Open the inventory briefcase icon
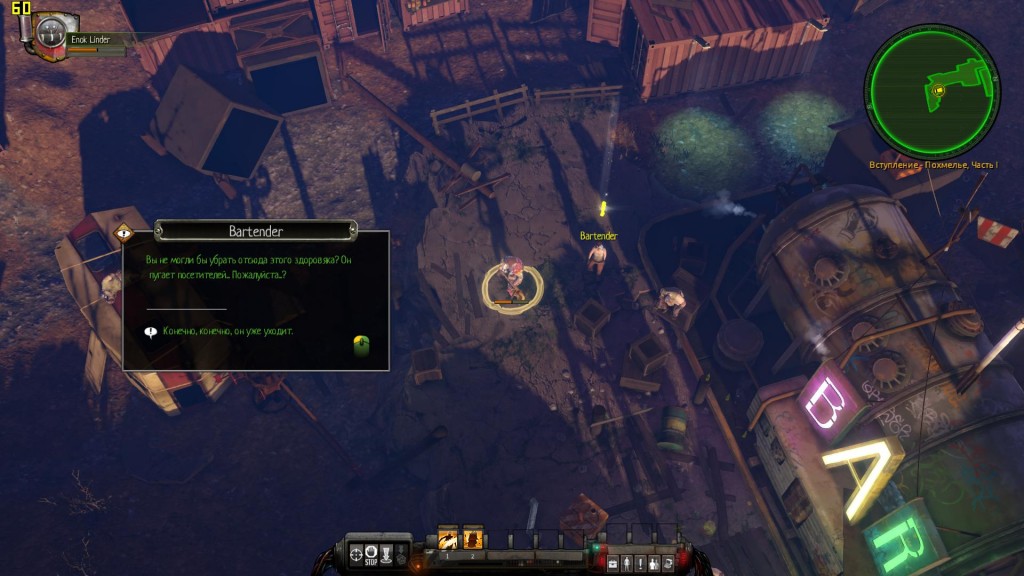This screenshot has height=576, width=1024. tap(613, 564)
